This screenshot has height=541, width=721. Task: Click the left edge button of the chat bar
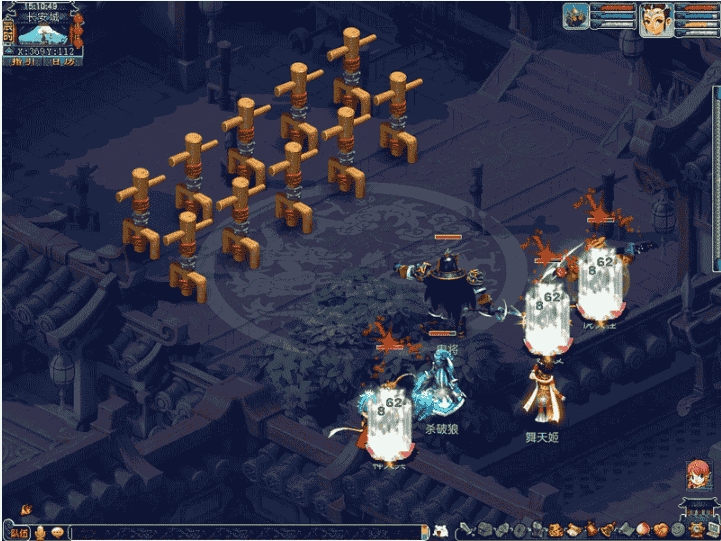tap(20, 531)
